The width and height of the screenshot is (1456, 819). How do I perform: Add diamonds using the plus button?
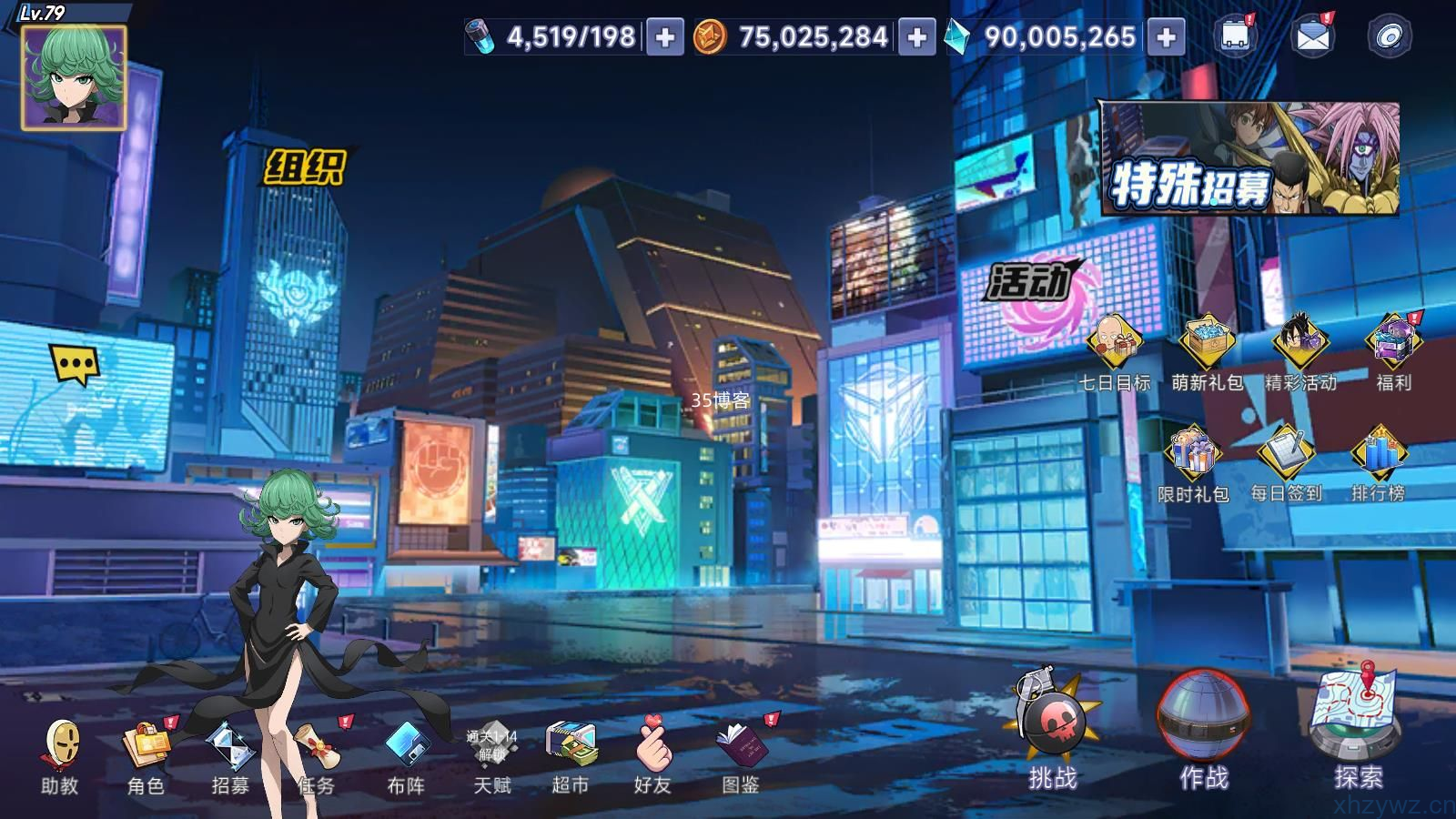coord(1166,37)
